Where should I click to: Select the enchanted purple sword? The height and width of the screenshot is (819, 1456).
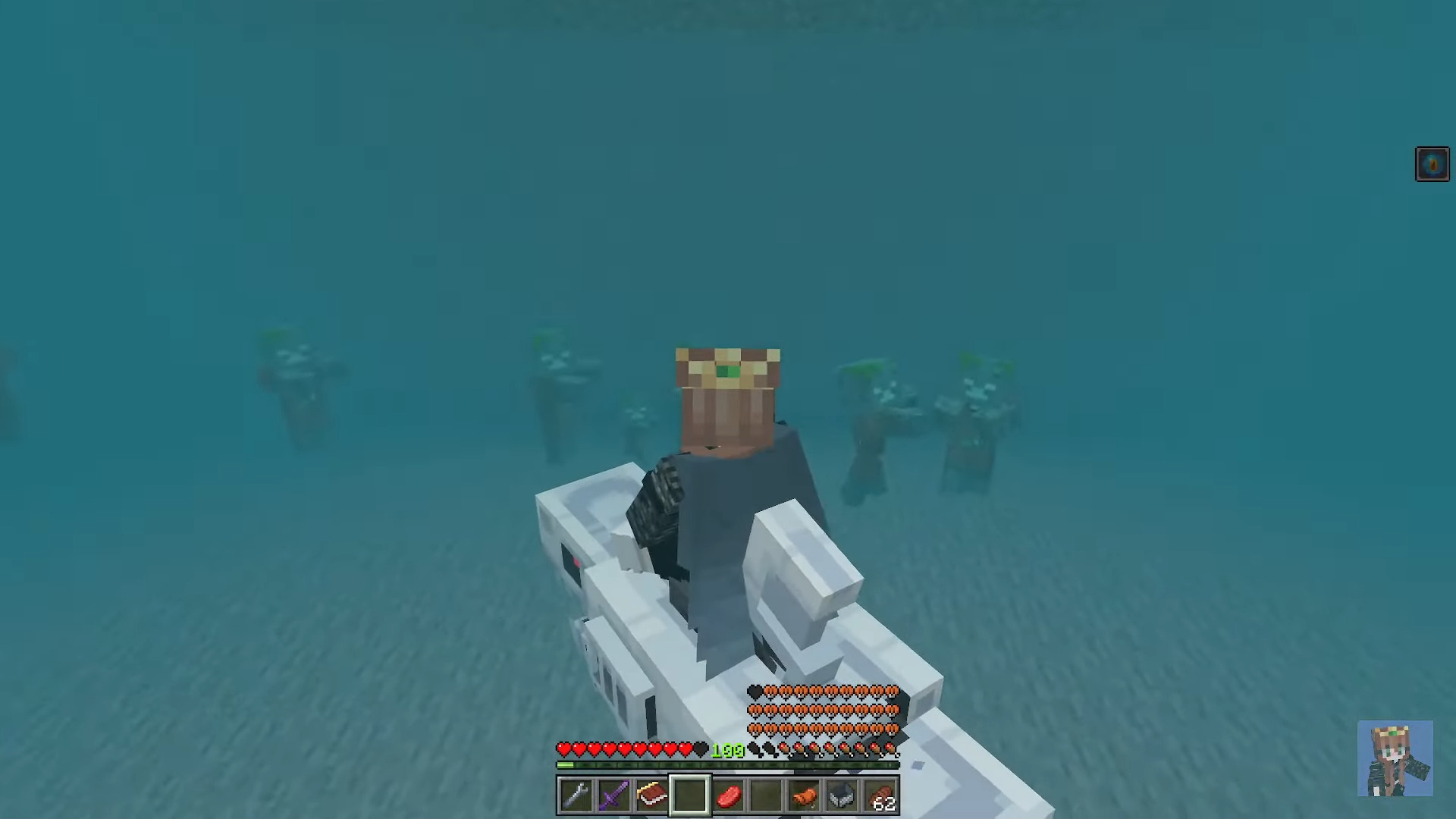613,795
